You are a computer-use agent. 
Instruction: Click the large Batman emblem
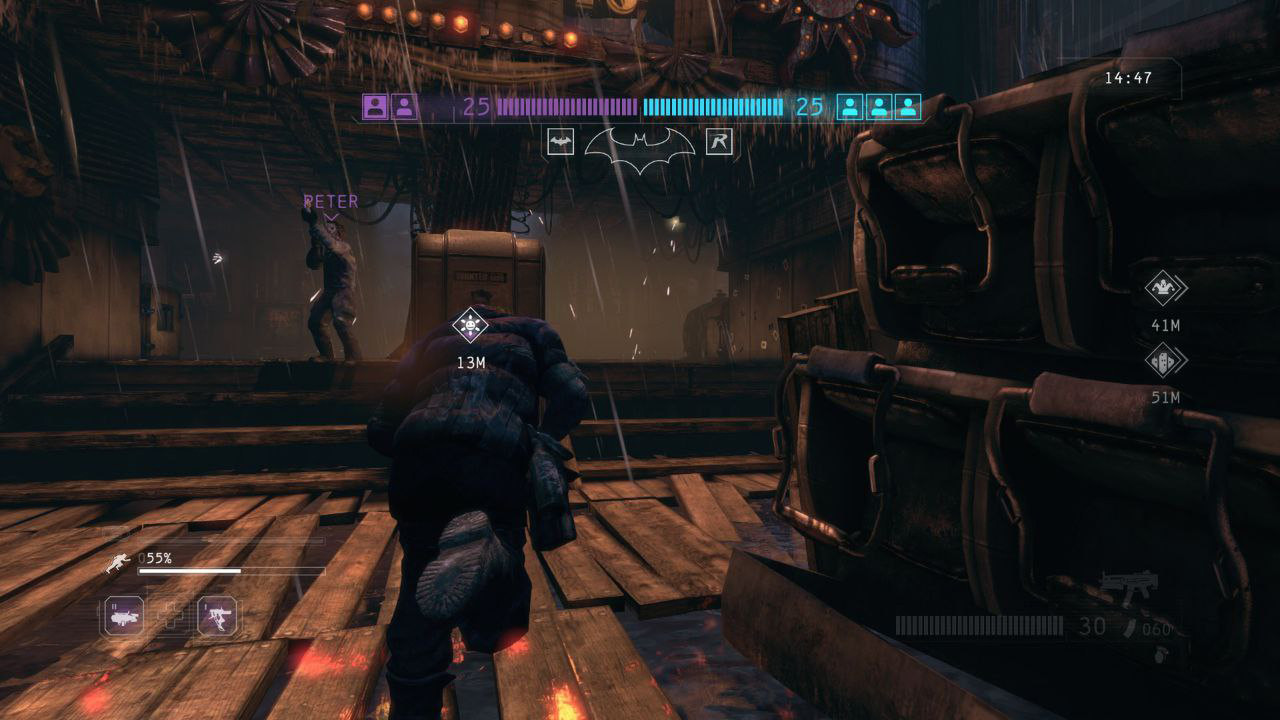point(639,149)
